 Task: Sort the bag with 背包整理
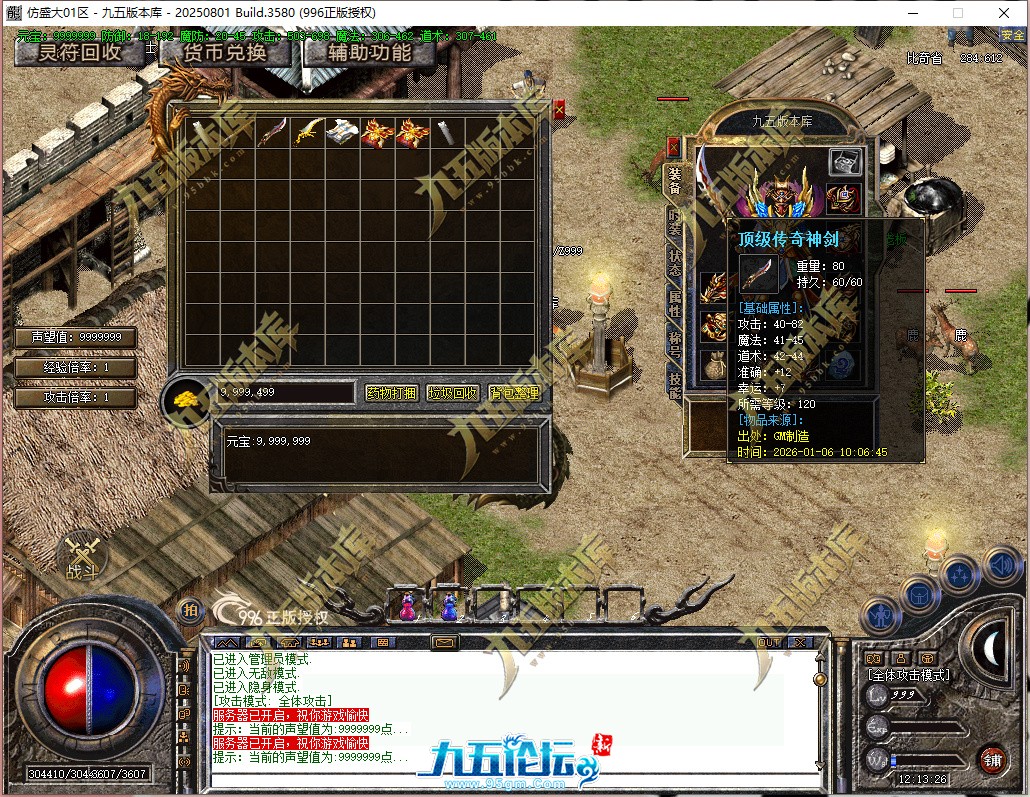click(x=514, y=393)
